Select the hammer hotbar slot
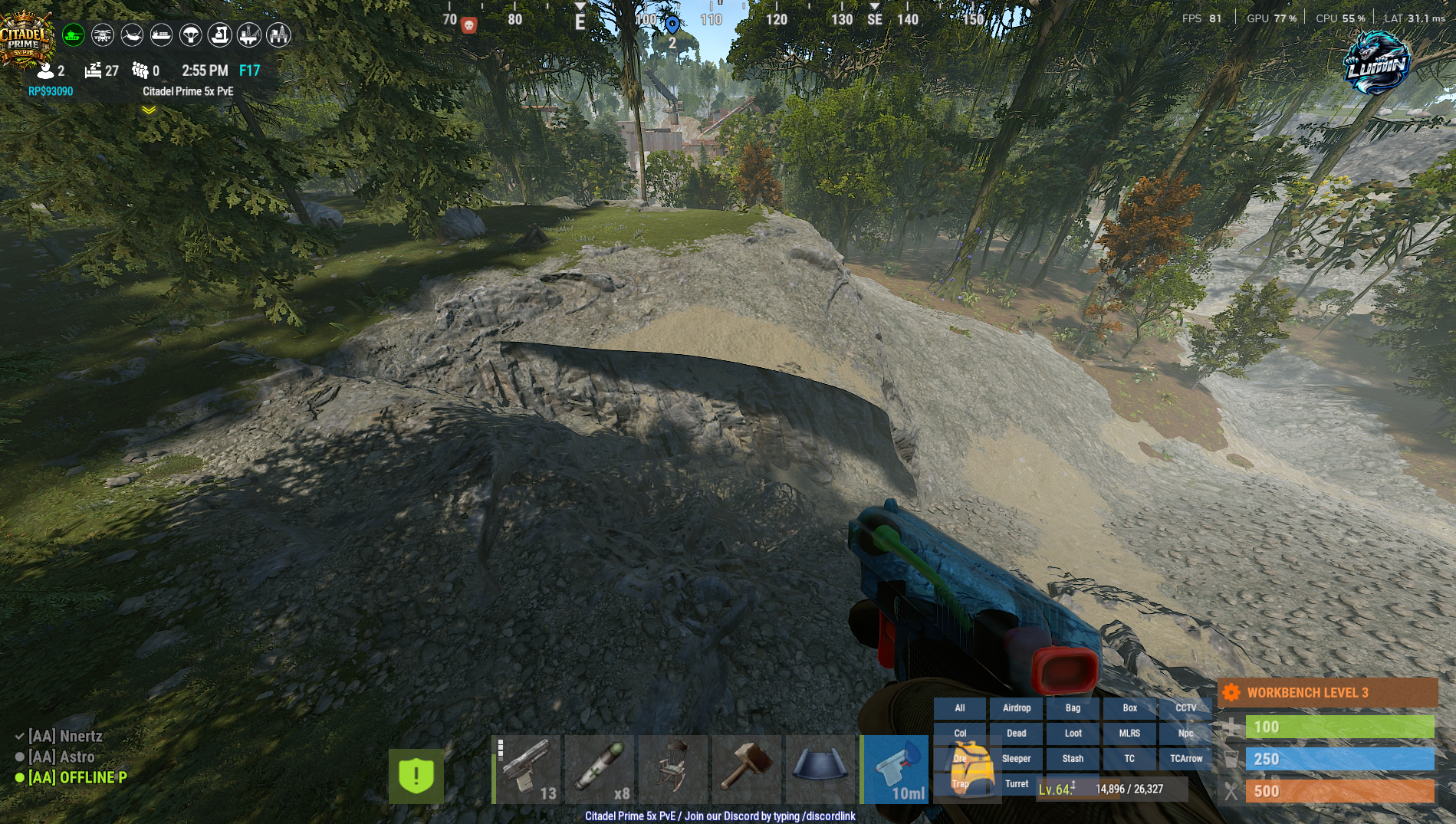 747,769
